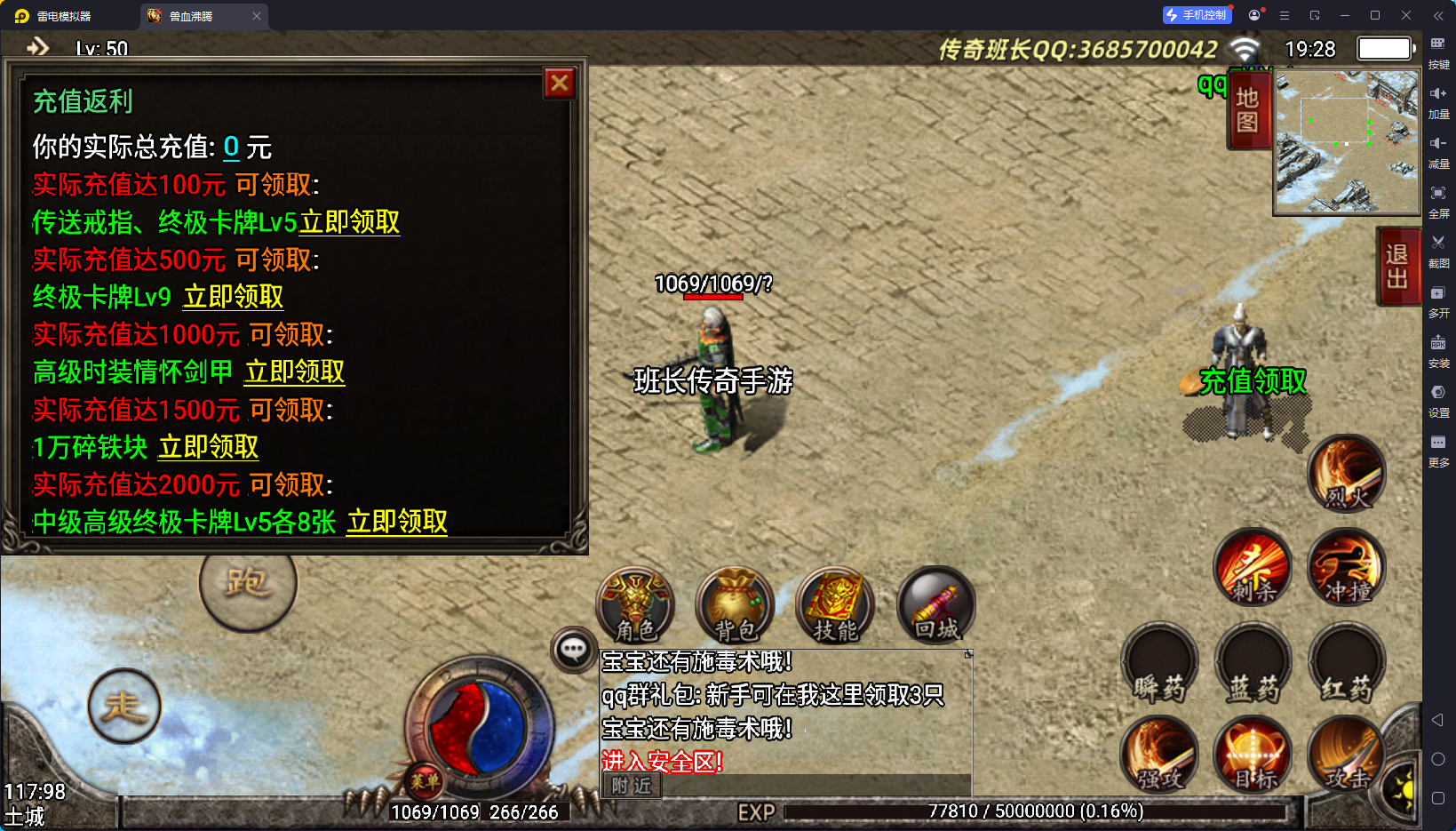Open the 地图 map button

[x=1247, y=109]
